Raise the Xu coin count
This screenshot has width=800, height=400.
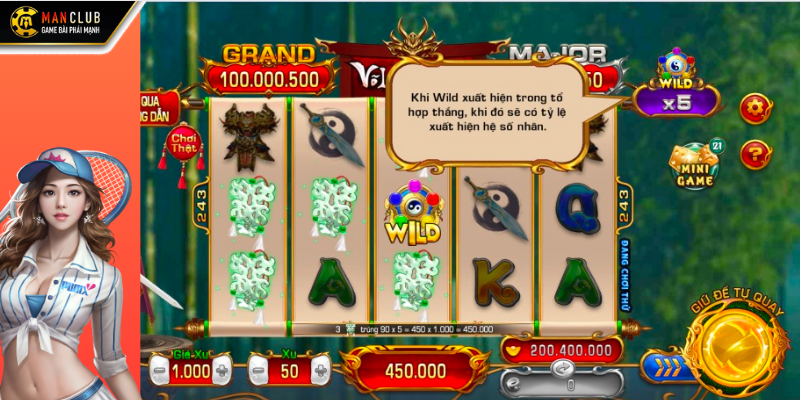point(321,370)
